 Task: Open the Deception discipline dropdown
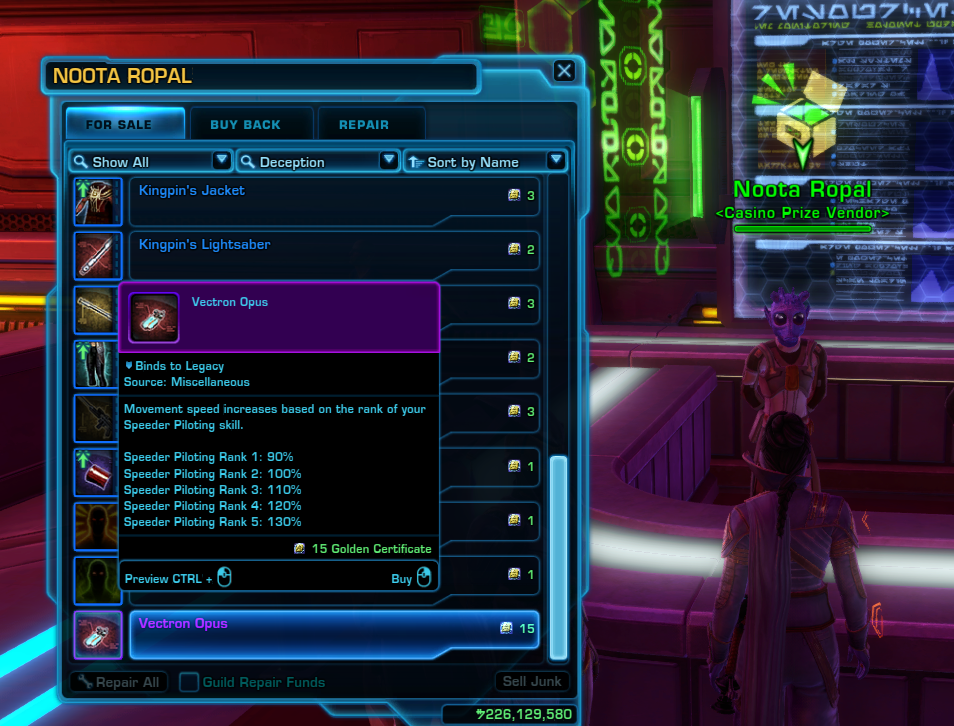[318, 161]
